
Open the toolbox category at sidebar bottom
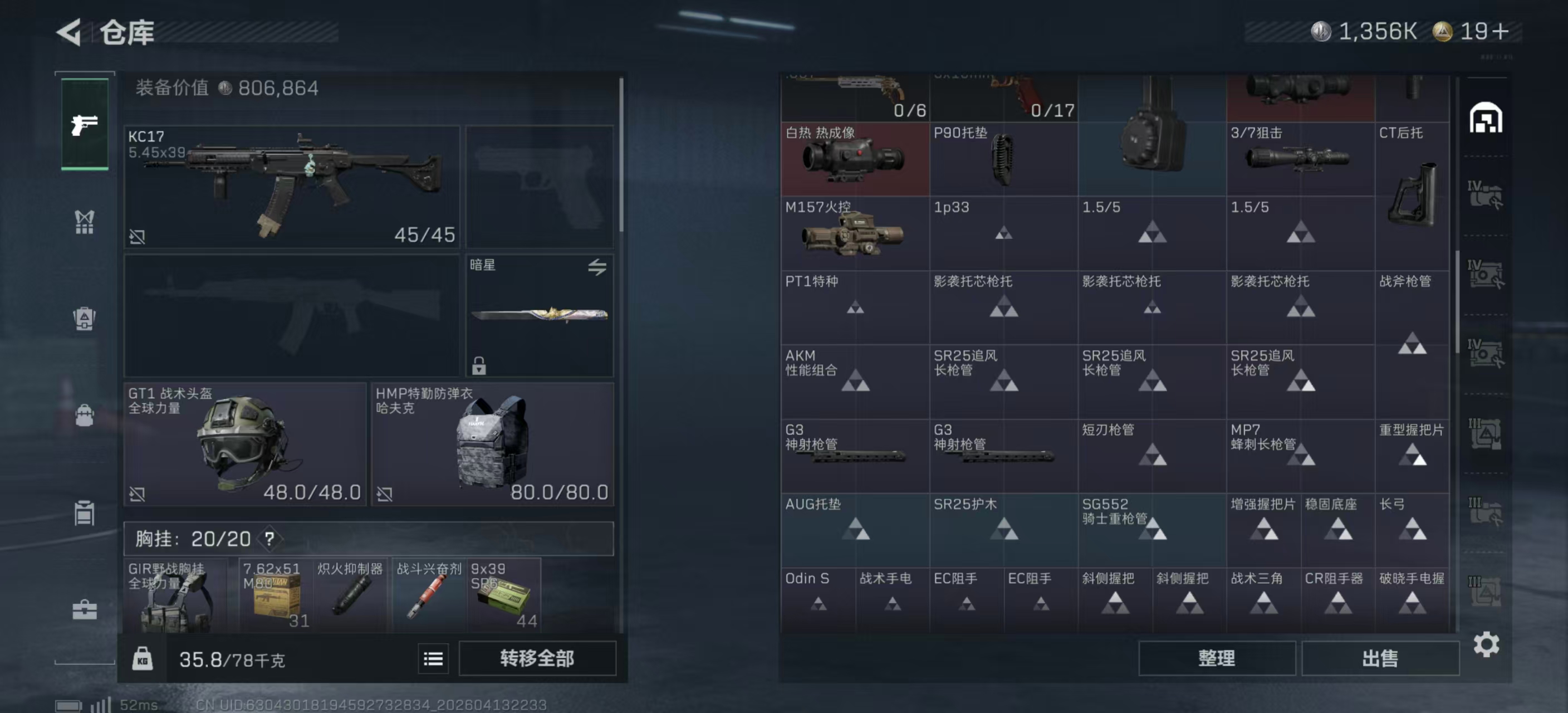click(84, 609)
